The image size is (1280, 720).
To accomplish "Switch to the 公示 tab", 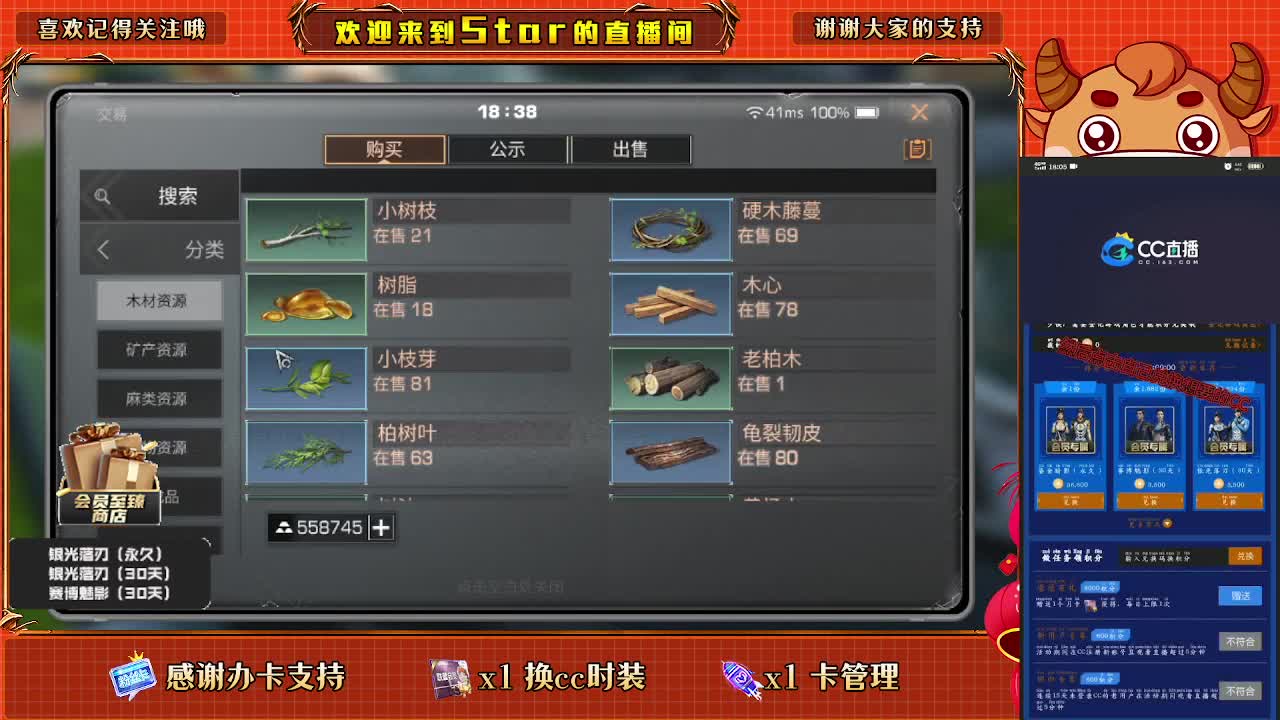I will pos(509,149).
